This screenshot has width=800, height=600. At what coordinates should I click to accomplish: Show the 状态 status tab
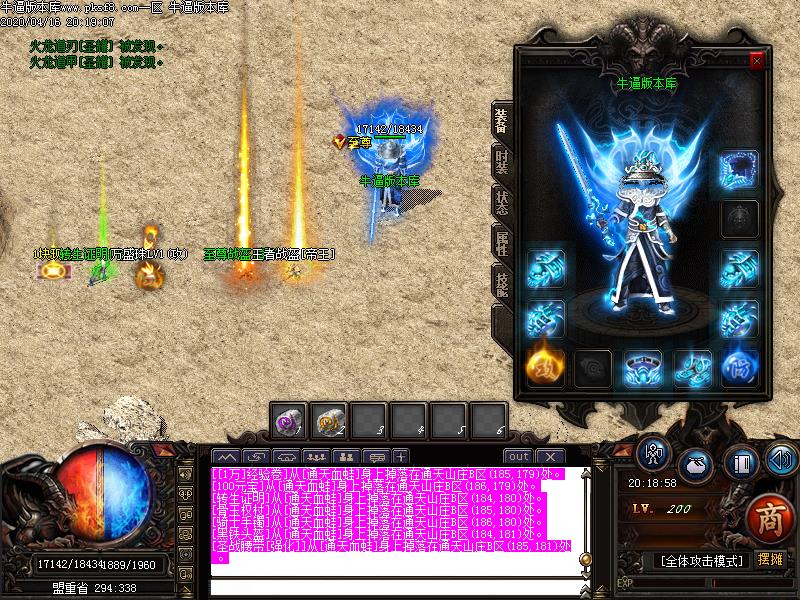point(501,199)
